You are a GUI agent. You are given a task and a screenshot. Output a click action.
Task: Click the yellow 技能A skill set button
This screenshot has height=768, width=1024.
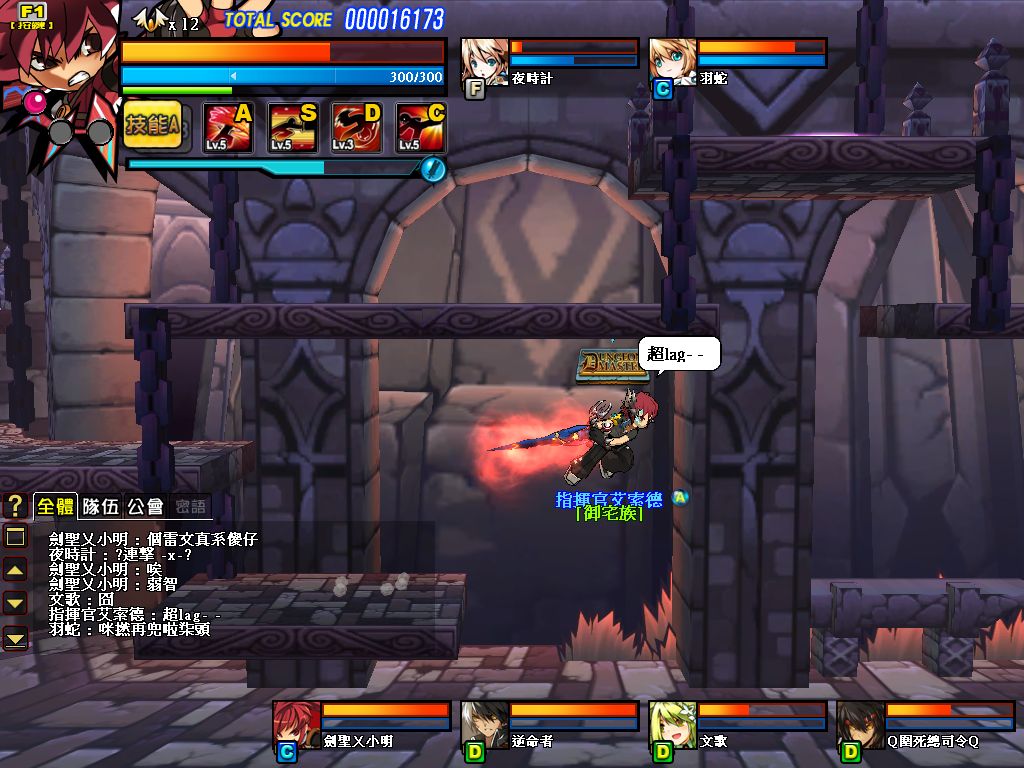coord(153,127)
